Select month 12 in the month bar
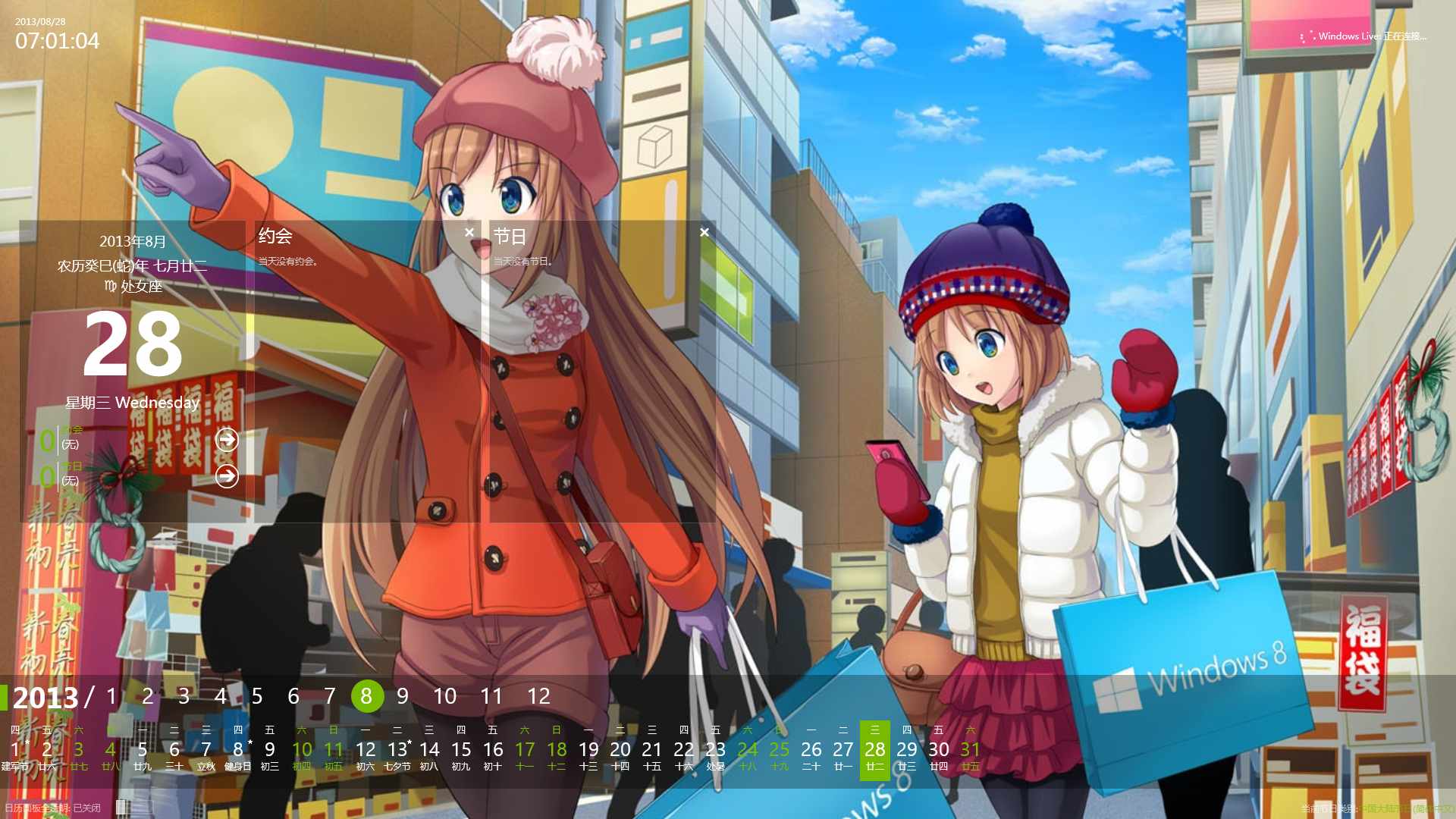1456x819 pixels. [x=538, y=696]
